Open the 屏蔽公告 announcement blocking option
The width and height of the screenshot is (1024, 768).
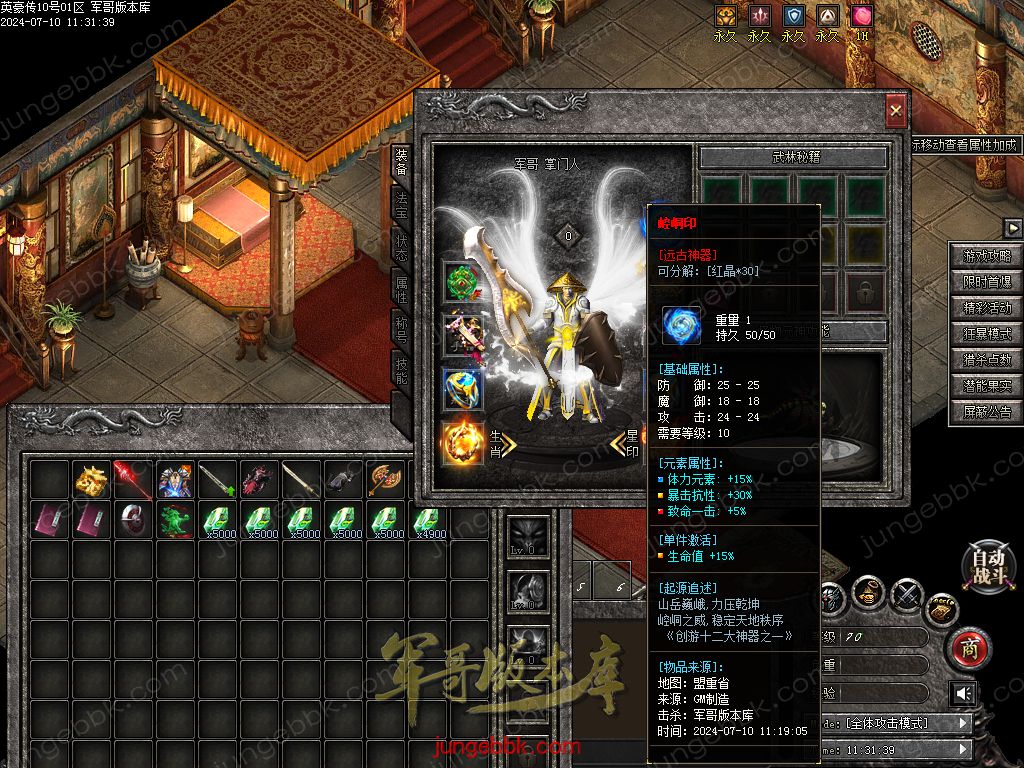coord(987,411)
